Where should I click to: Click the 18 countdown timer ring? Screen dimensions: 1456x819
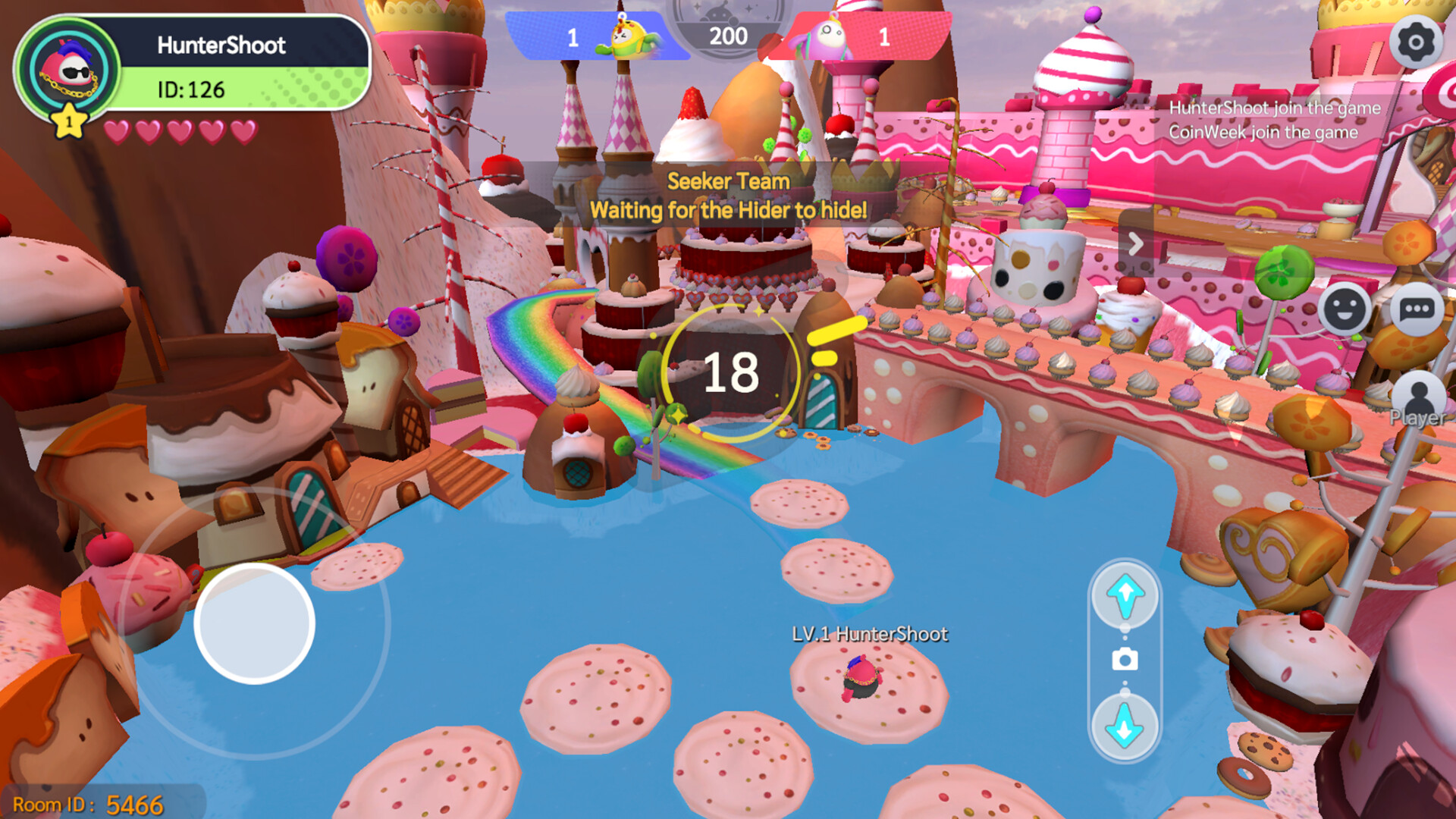click(x=730, y=372)
